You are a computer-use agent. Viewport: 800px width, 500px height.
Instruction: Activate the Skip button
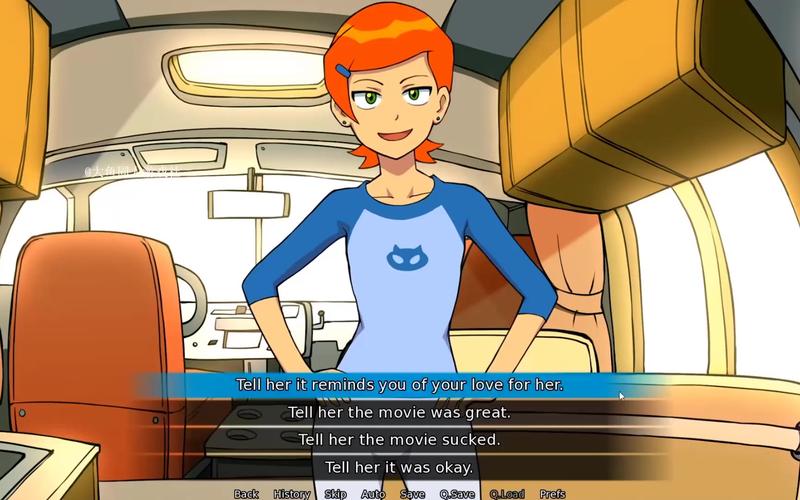(x=335, y=494)
